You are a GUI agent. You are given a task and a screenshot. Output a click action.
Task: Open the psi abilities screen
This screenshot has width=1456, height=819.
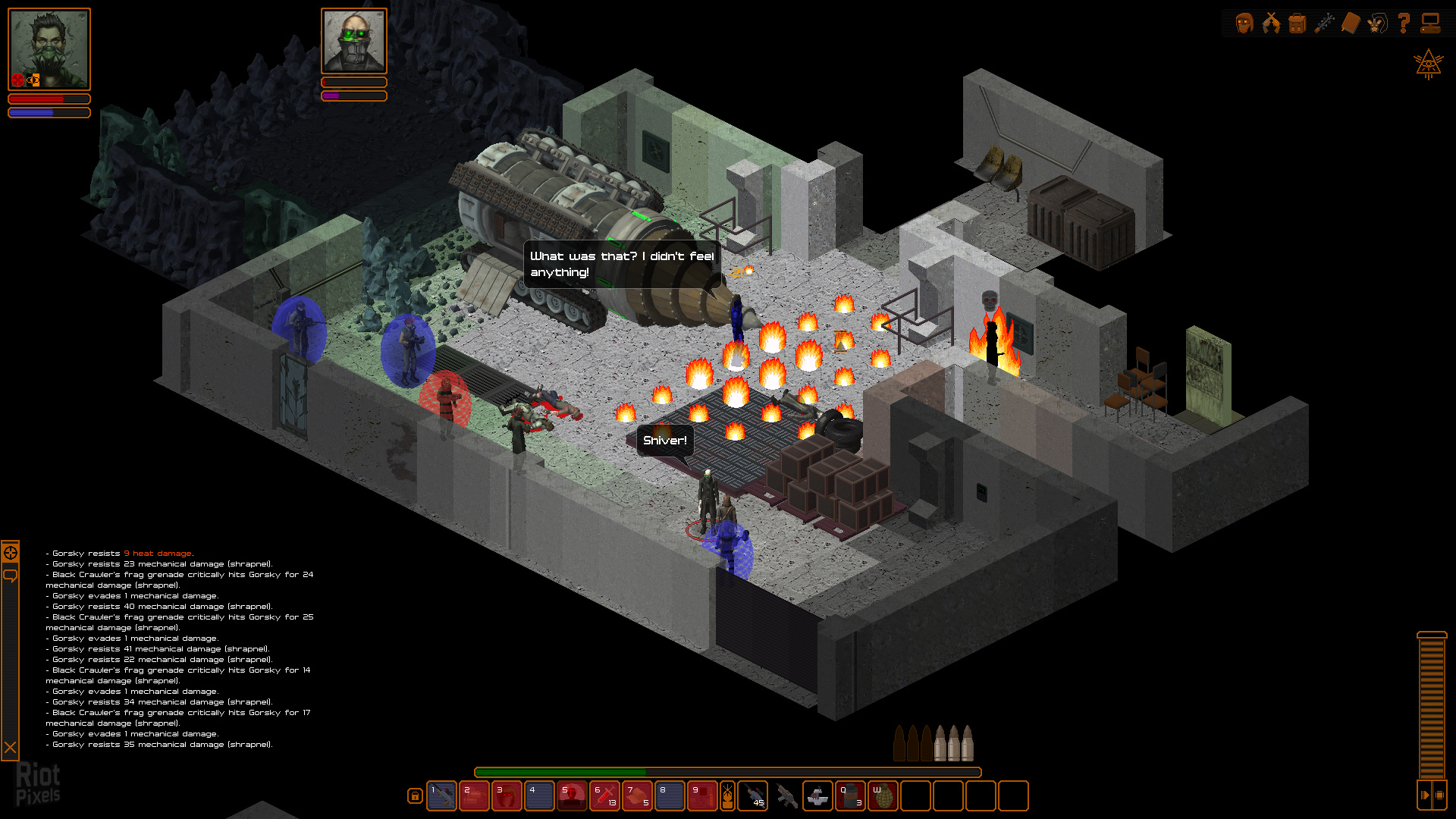(1325, 22)
